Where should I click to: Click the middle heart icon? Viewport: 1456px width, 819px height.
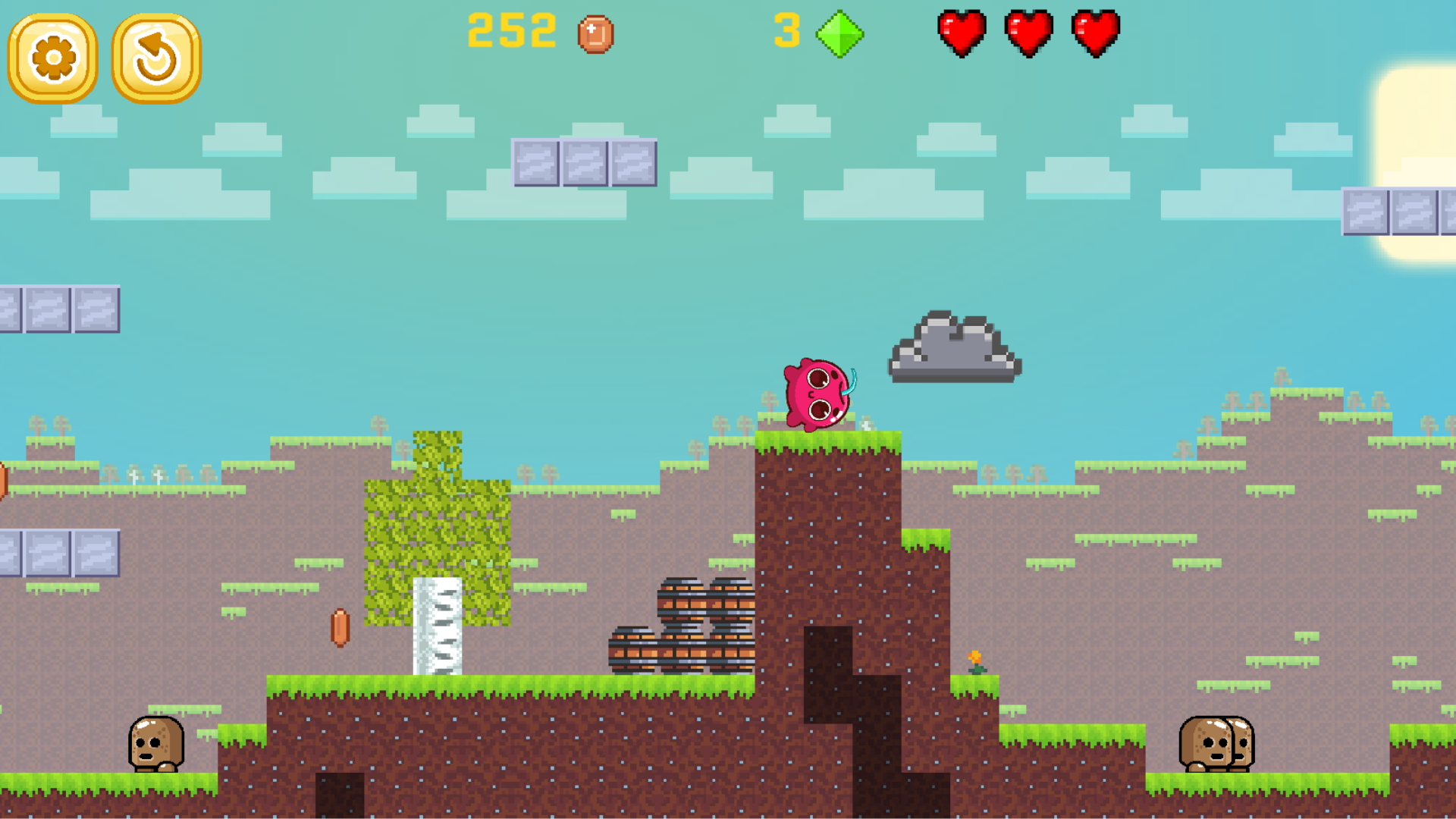click(x=1028, y=32)
